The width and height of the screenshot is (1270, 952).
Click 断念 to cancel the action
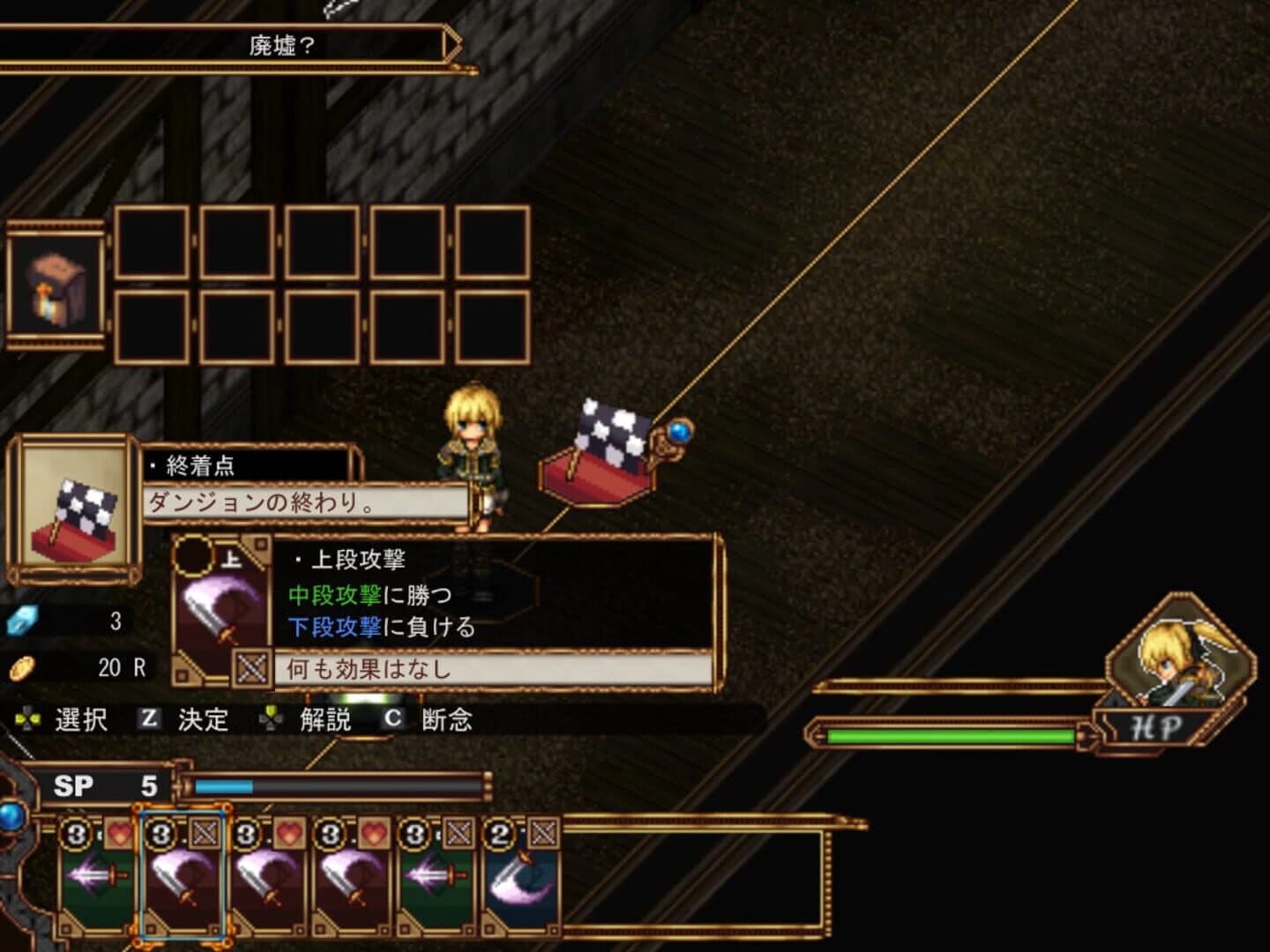[x=445, y=720]
